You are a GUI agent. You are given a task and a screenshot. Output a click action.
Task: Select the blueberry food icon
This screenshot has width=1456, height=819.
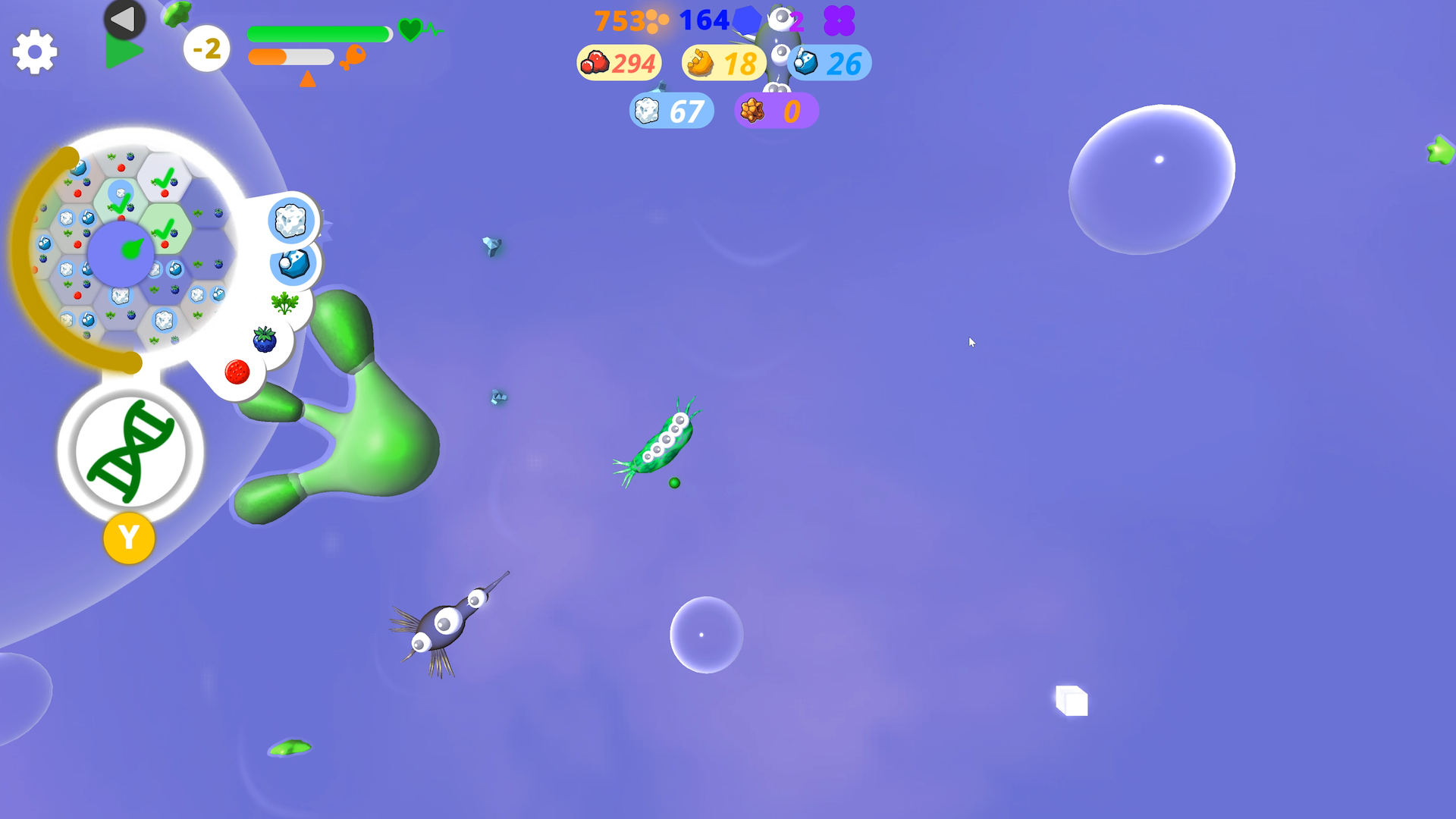click(263, 340)
